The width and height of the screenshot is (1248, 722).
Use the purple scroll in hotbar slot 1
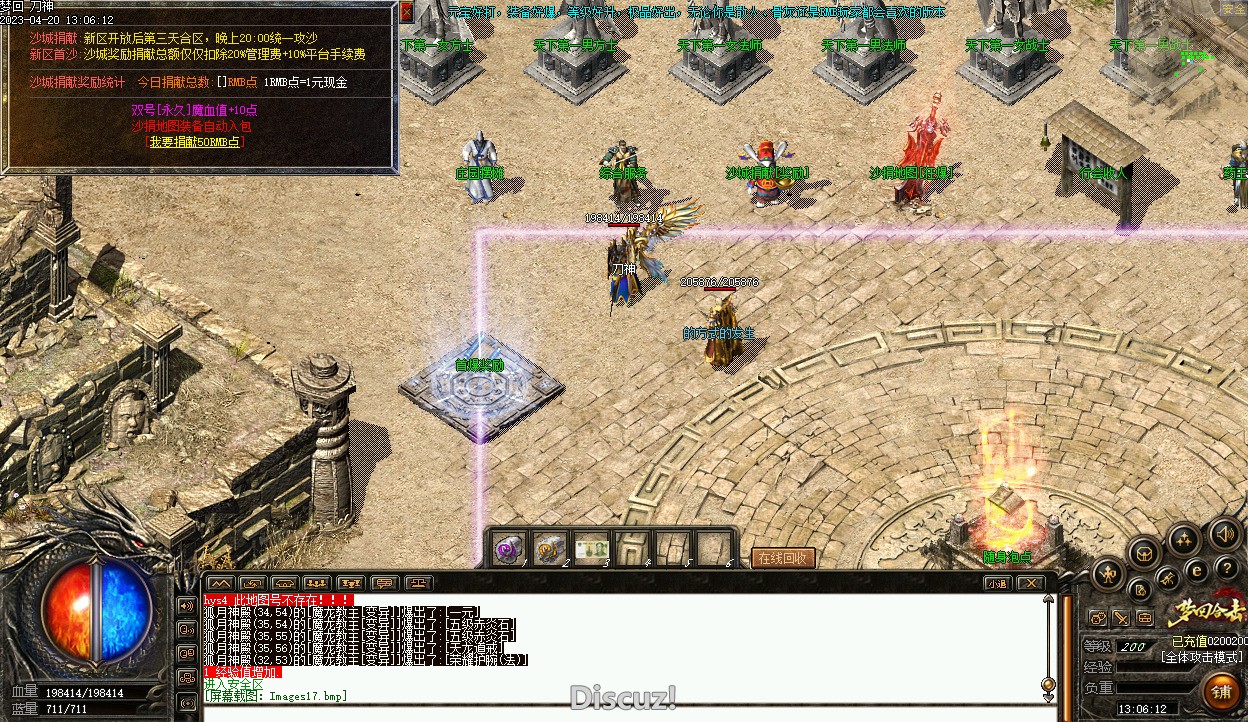tap(510, 549)
